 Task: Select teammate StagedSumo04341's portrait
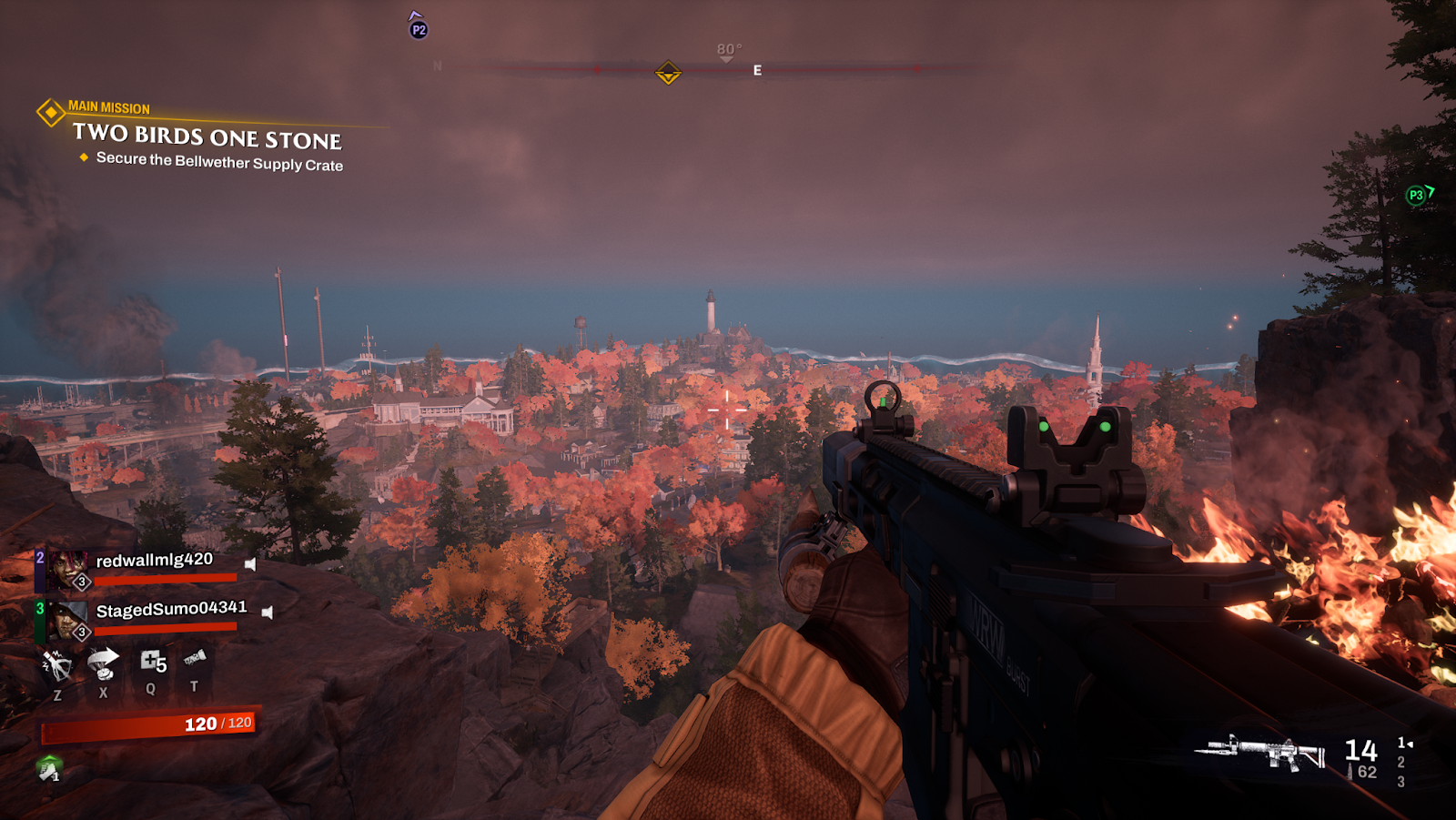tap(66, 620)
